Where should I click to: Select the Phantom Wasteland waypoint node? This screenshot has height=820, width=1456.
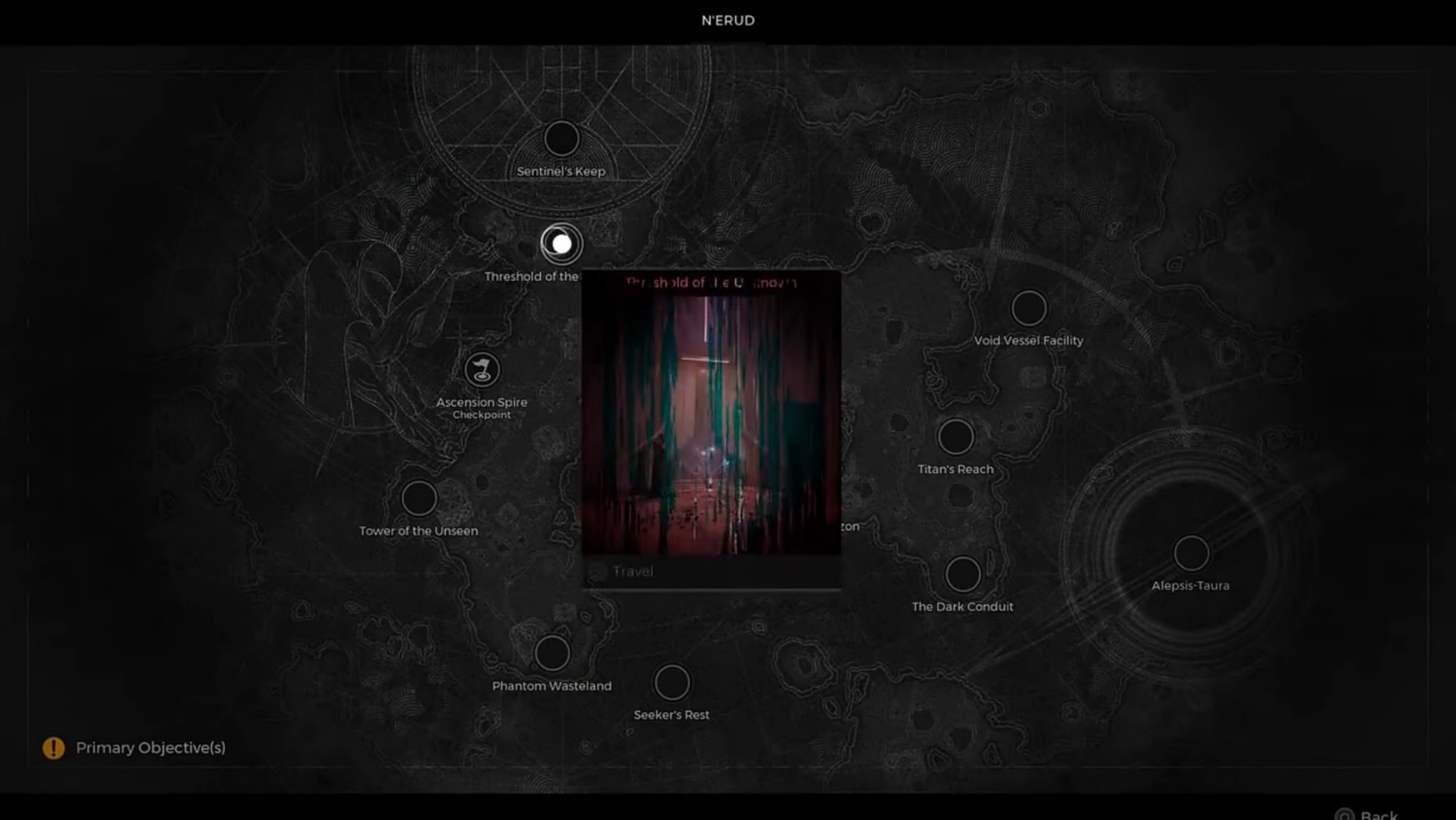pos(552,653)
